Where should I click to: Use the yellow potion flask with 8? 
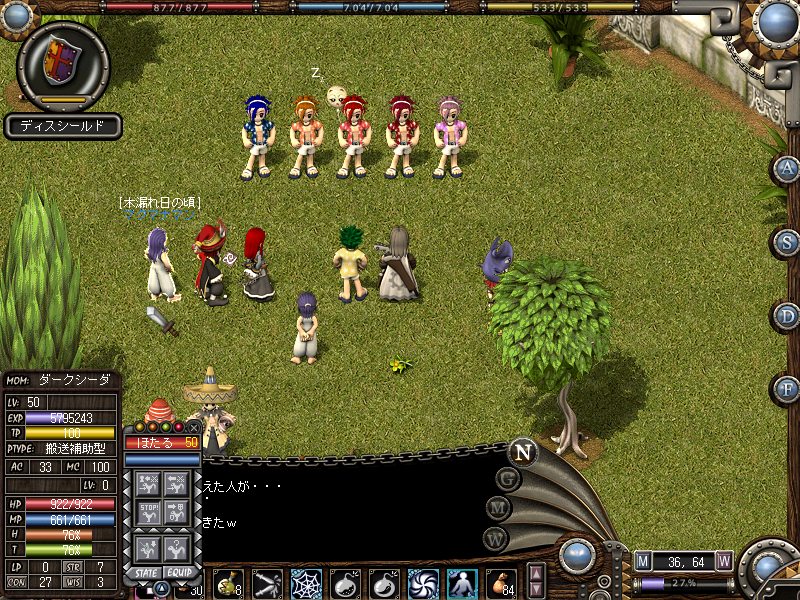click(x=227, y=583)
